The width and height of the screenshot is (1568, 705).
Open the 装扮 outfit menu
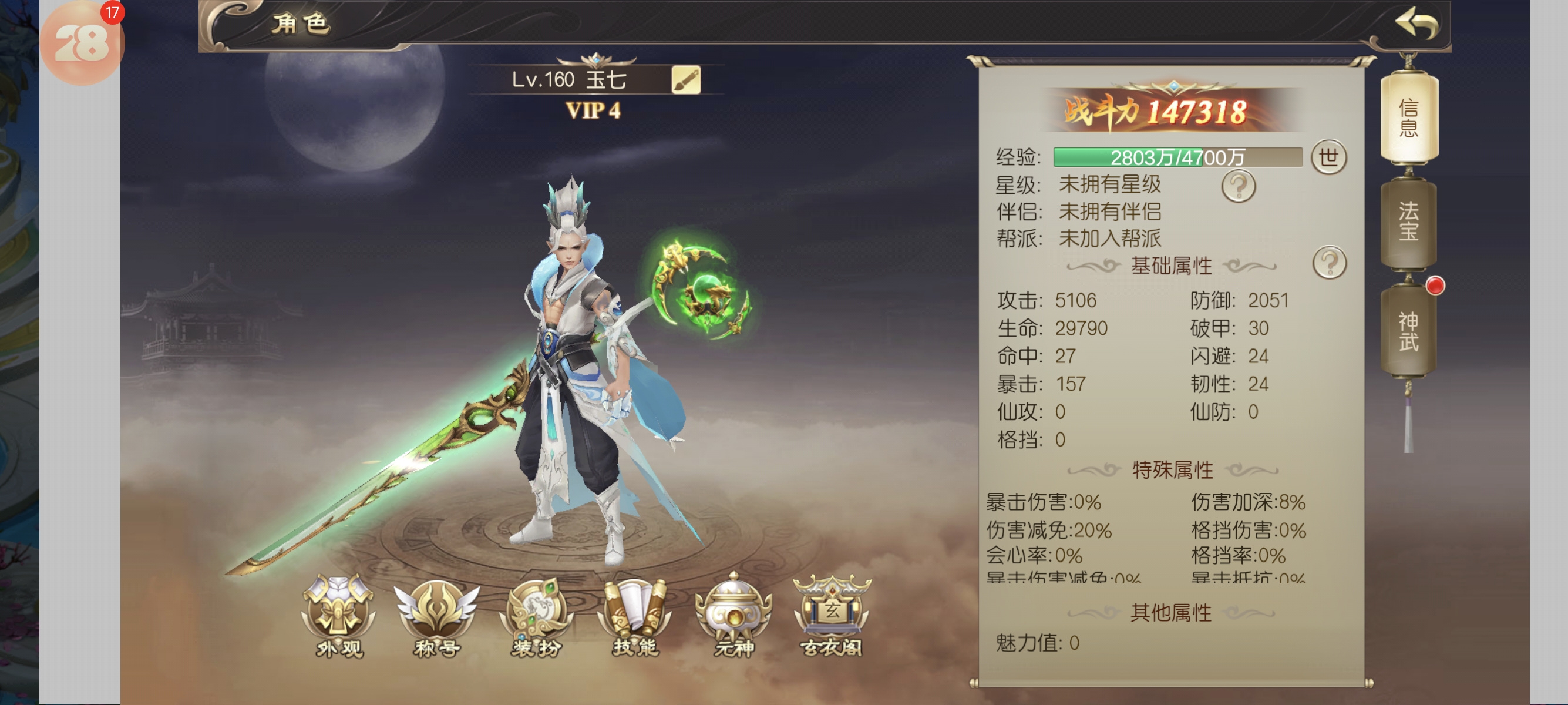(536, 616)
